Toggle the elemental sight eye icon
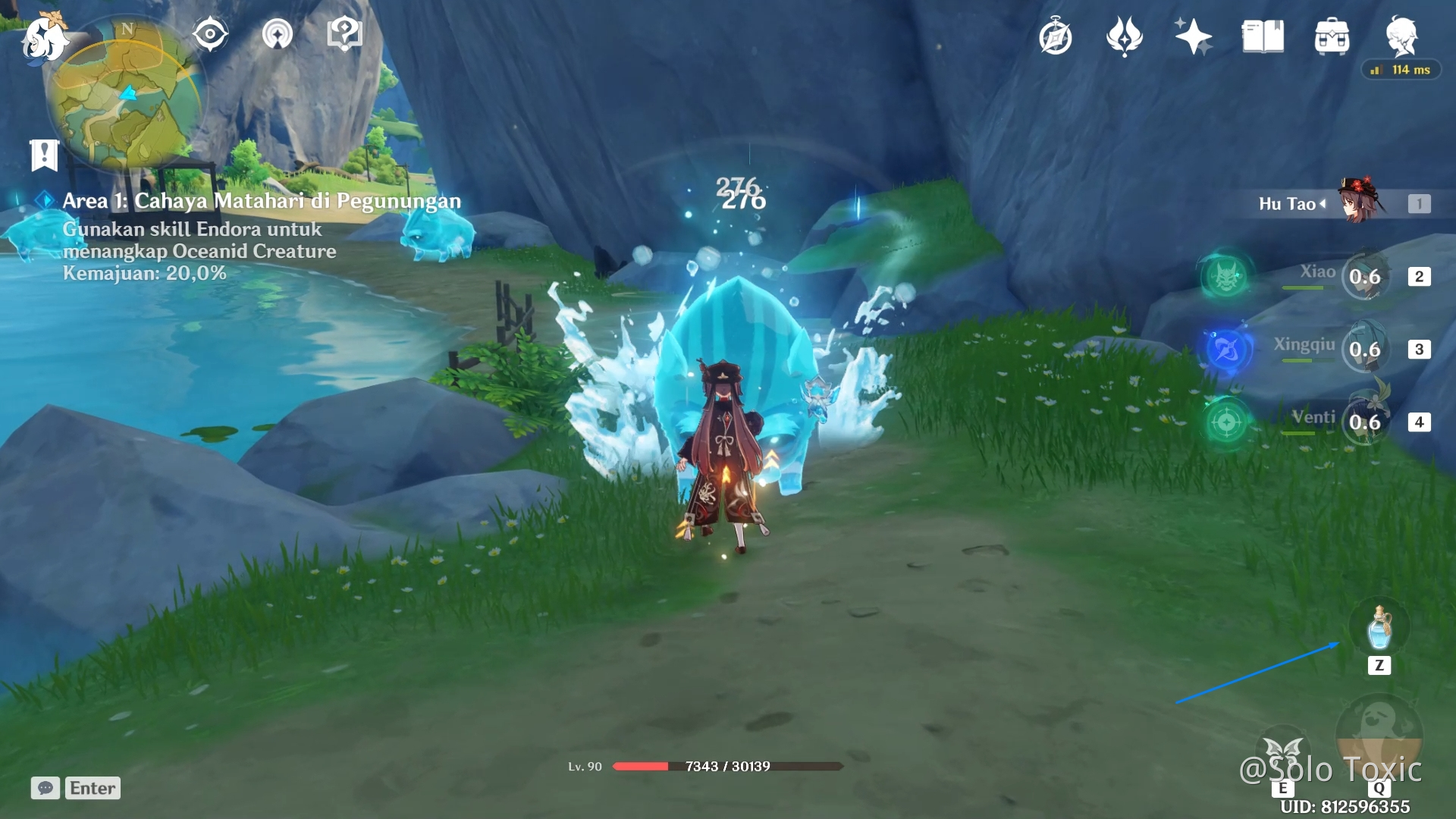Image resolution: width=1456 pixels, height=819 pixels. pyautogui.click(x=210, y=35)
